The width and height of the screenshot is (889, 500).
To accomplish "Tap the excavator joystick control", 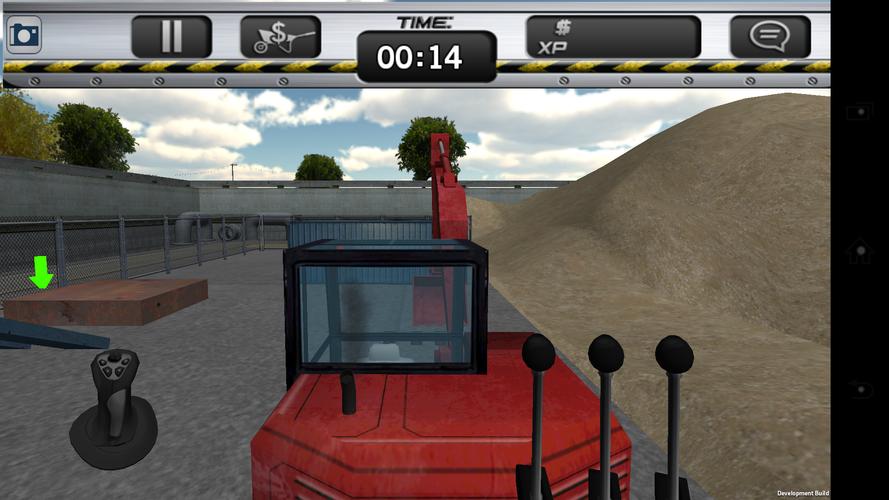I will point(113,405).
